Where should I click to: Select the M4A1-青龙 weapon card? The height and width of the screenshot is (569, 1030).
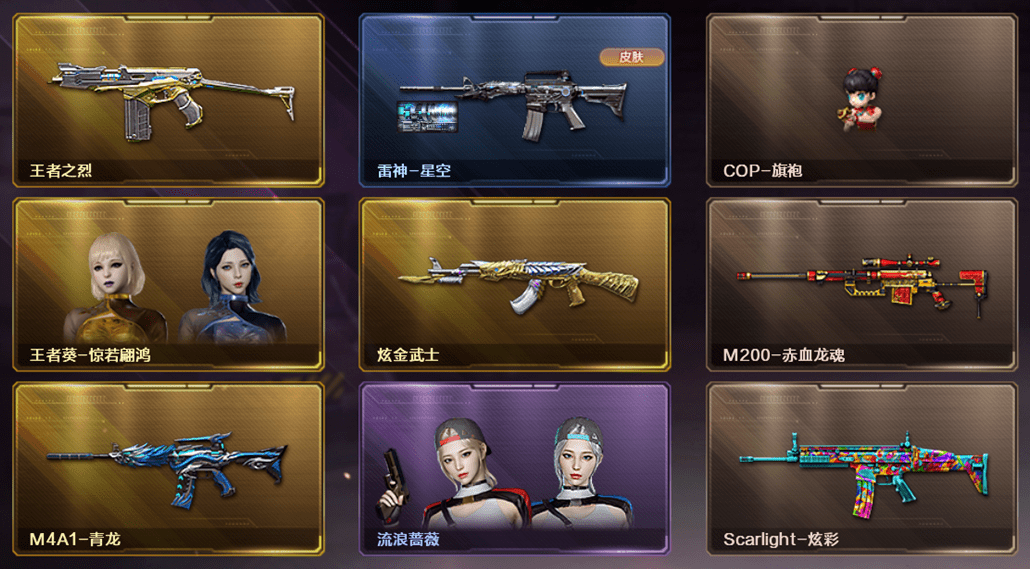tap(168, 468)
